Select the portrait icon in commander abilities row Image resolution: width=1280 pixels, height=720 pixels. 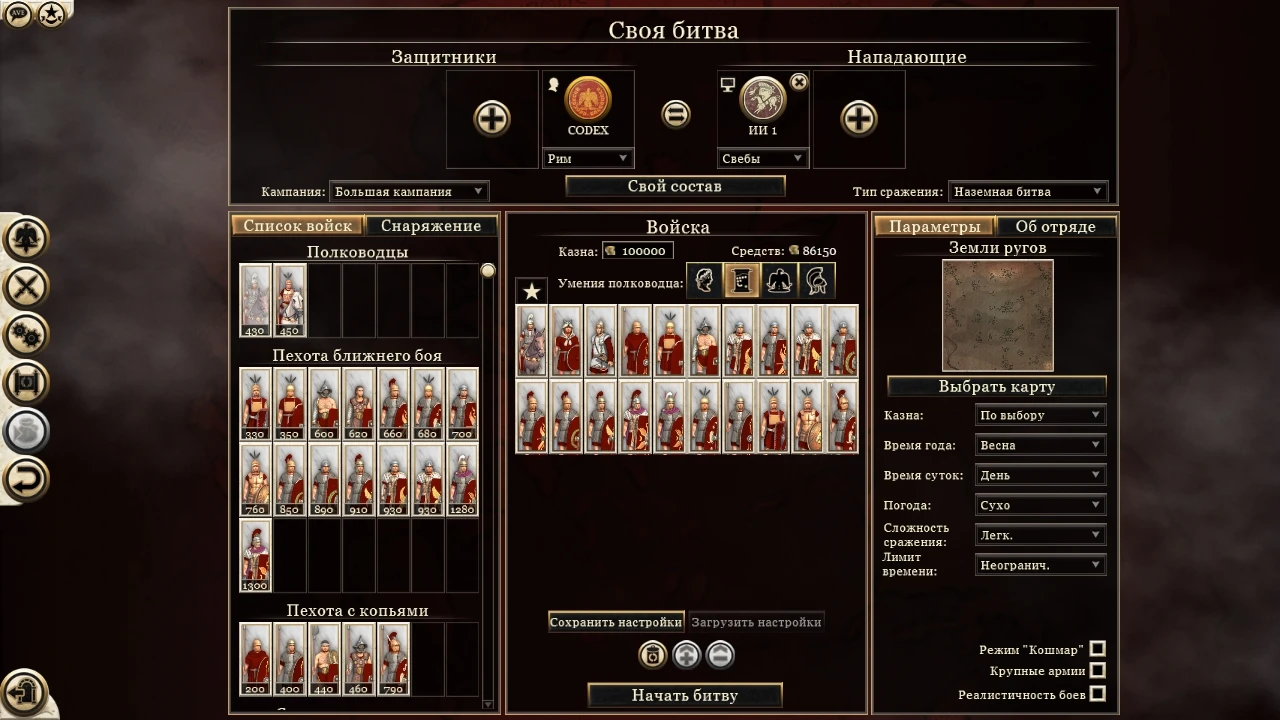pyautogui.click(x=703, y=281)
